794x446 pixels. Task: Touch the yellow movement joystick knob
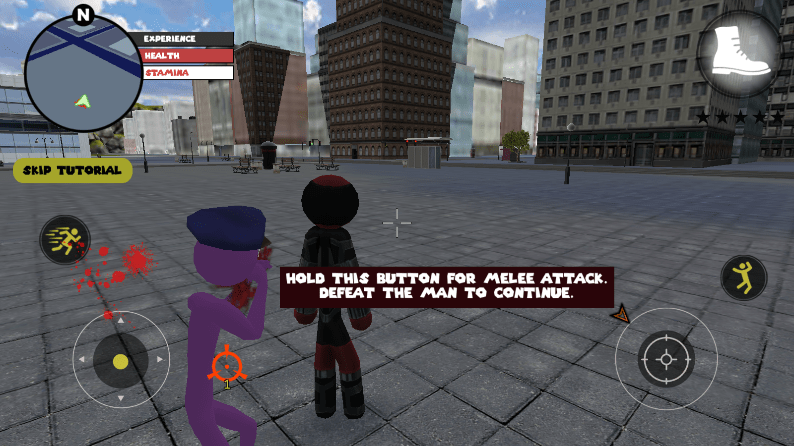coord(120,361)
